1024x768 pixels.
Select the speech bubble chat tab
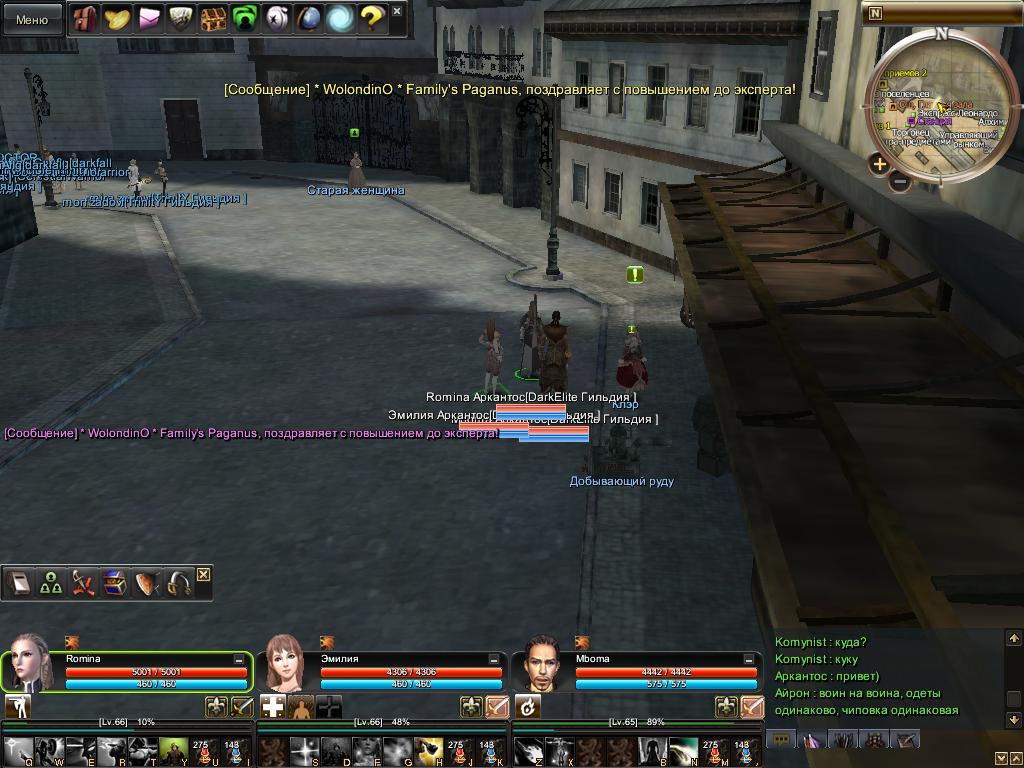tap(782, 740)
